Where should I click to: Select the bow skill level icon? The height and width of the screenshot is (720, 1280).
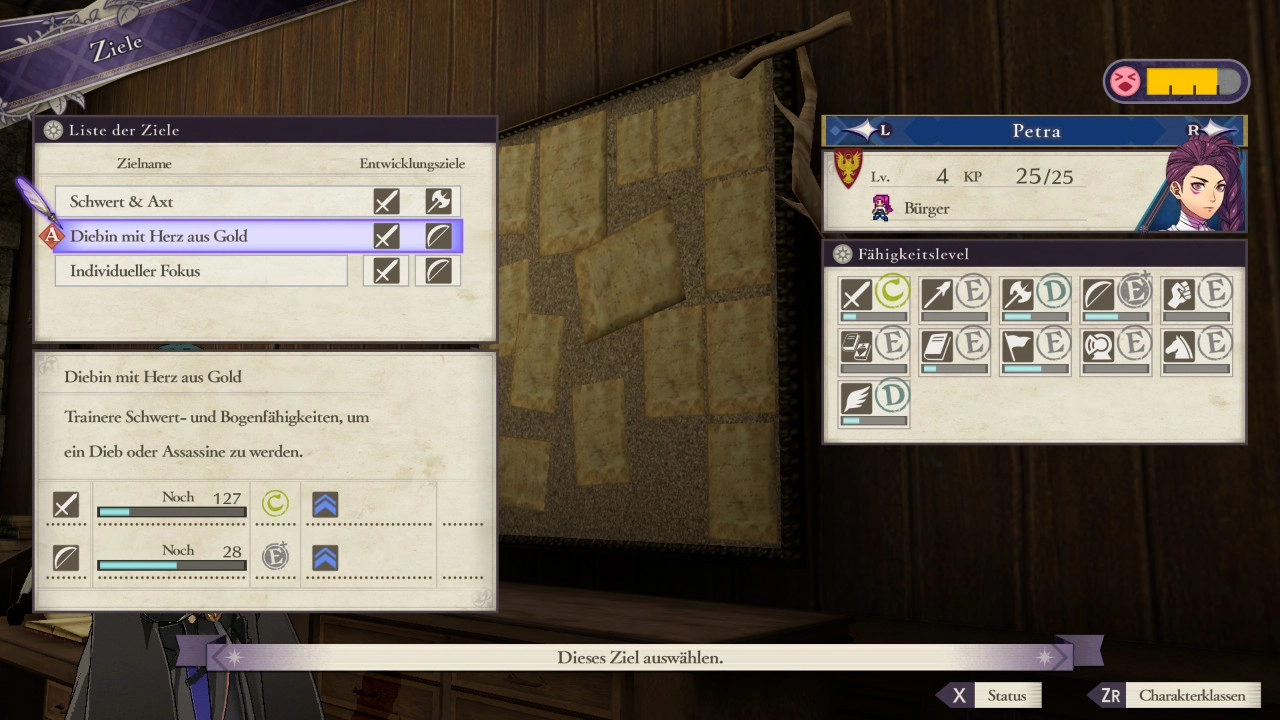1097,295
